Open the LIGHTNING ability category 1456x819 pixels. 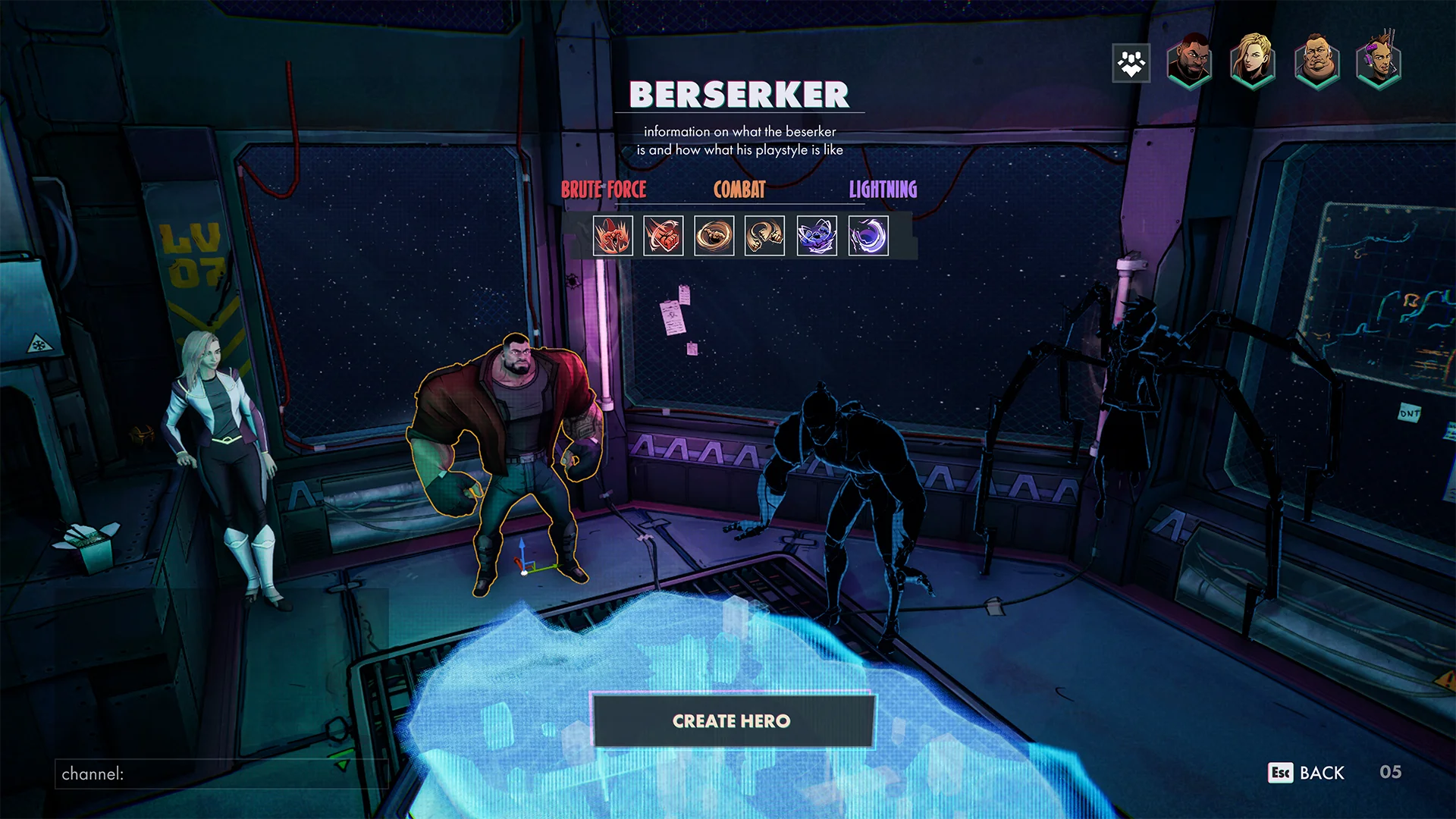tap(882, 190)
